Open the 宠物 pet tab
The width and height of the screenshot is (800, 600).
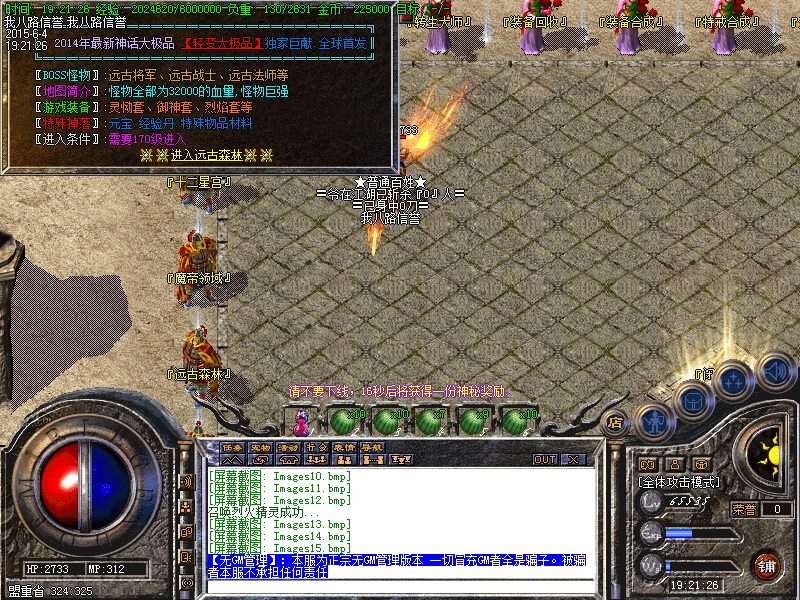click(x=261, y=446)
